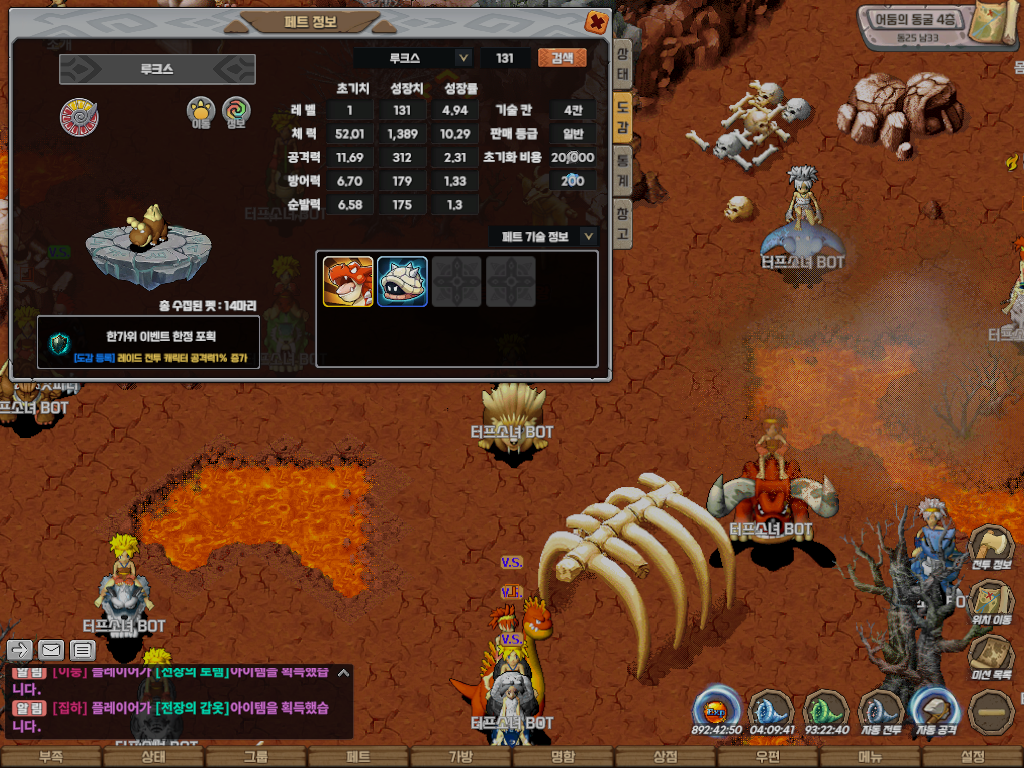Close the pet info window
This screenshot has width=1024, height=768.
tap(596, 21)
